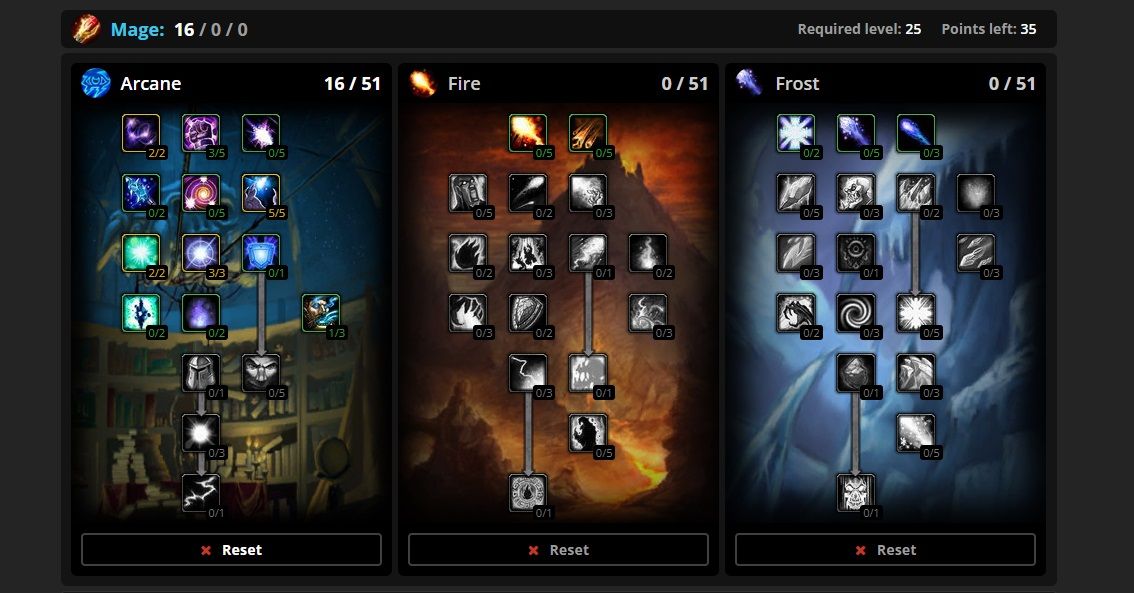Reset the Frost talent tree

[885, 550]
